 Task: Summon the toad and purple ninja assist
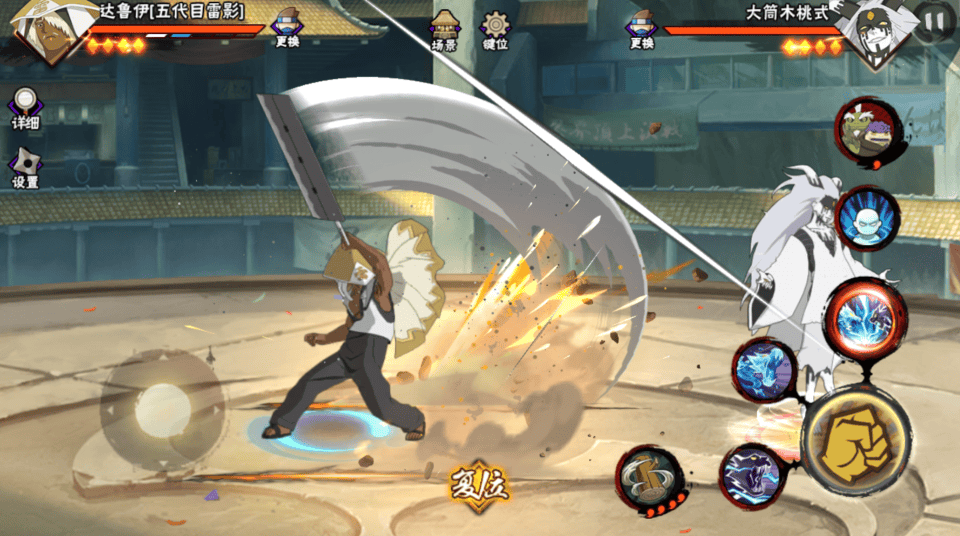(x=868, y=131)
